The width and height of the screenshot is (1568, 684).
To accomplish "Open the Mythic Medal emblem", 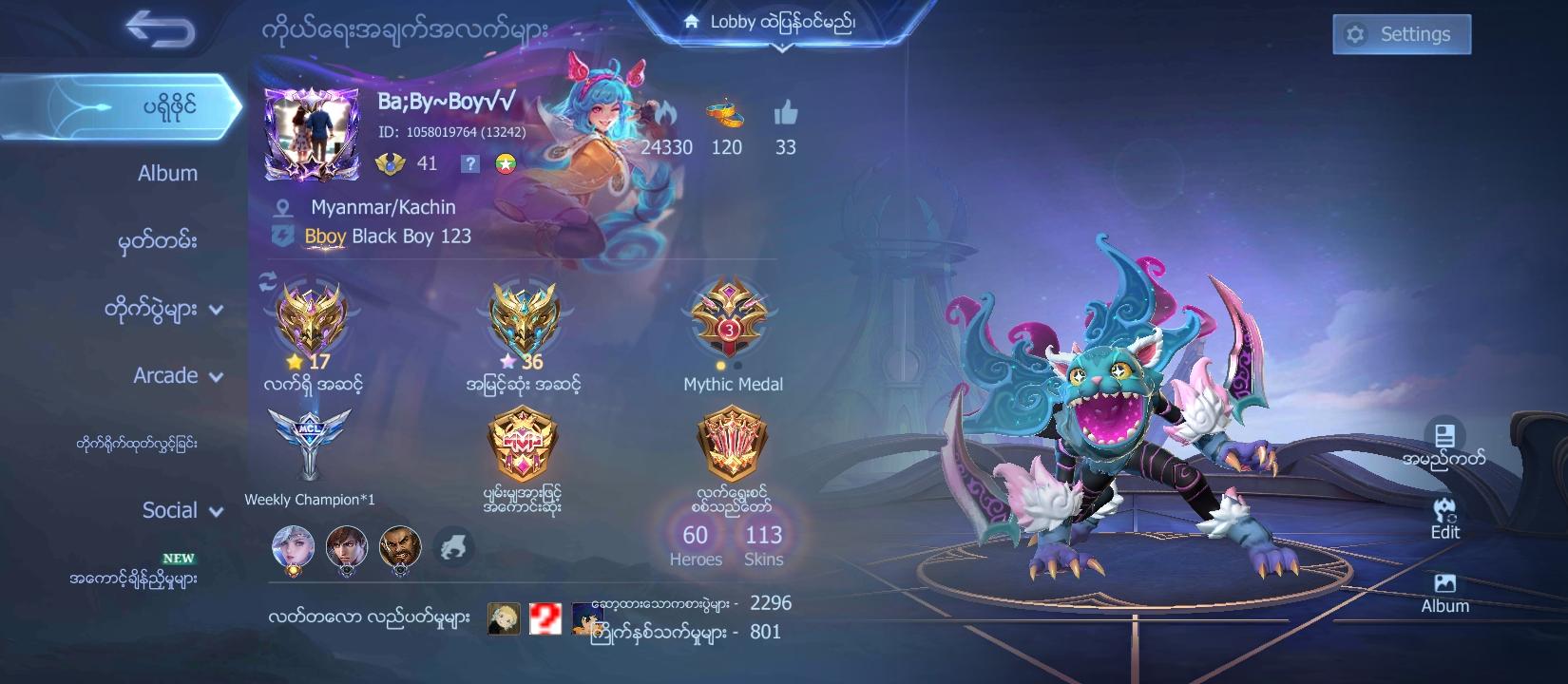I will pos(728,321).
